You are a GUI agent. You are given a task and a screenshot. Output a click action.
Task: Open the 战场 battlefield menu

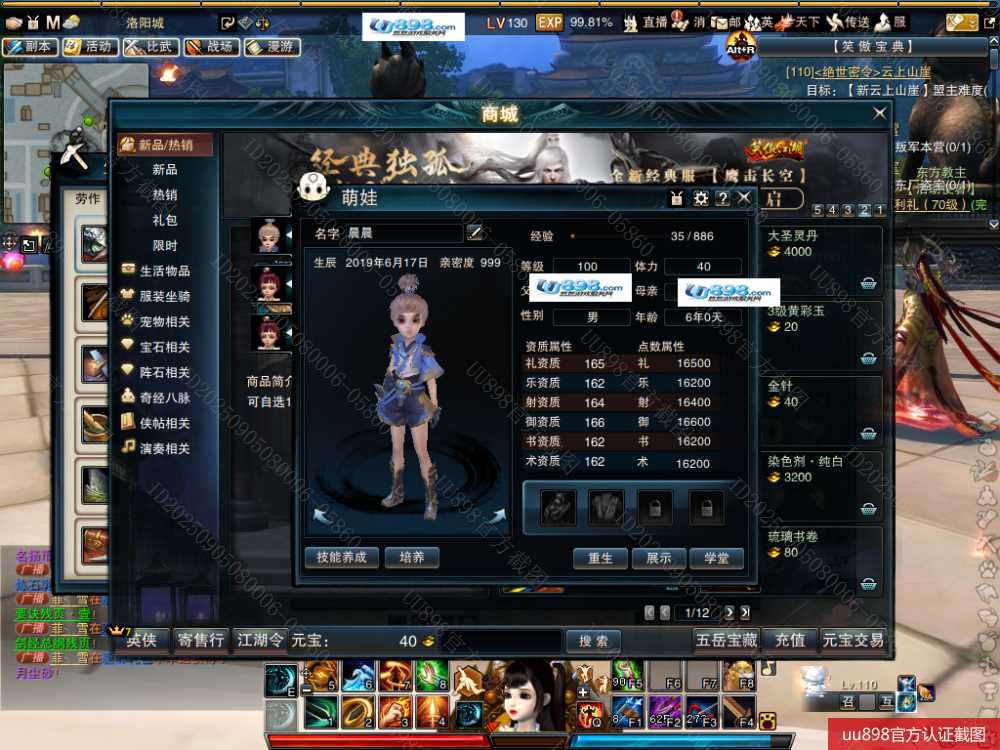point(209,46)
